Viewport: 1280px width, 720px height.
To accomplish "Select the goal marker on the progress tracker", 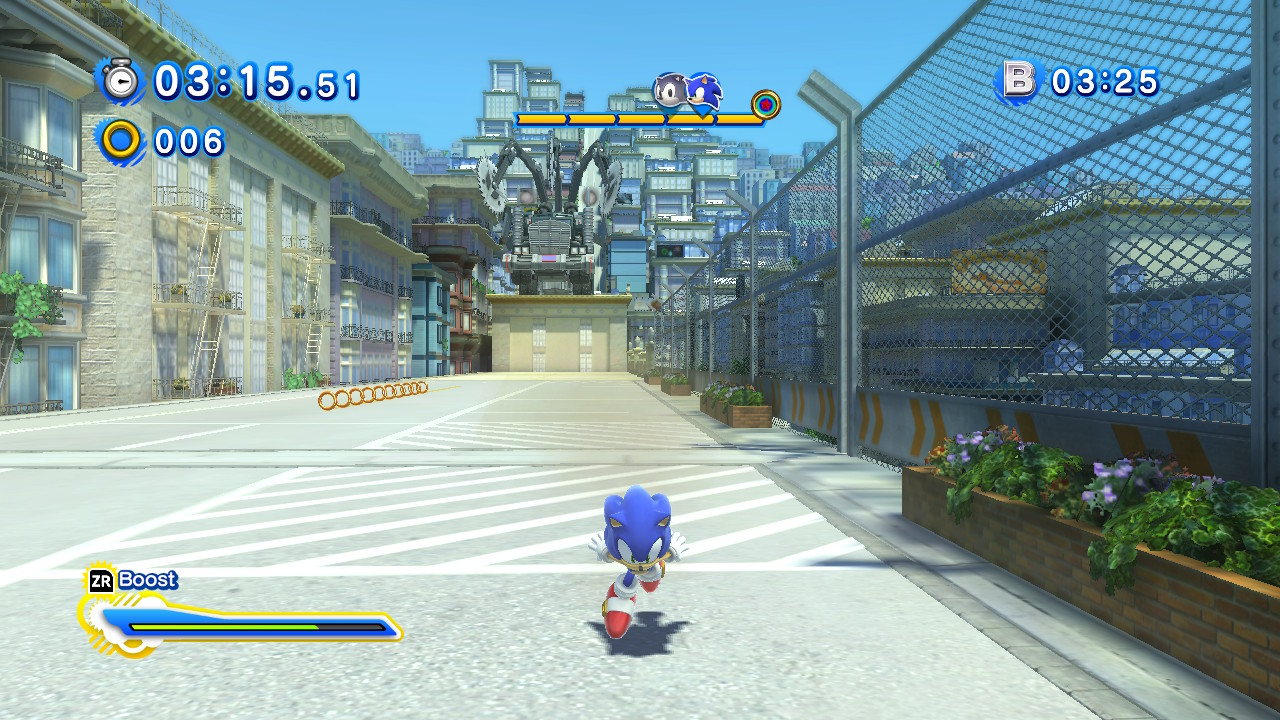I will click(x=766, y=104).
